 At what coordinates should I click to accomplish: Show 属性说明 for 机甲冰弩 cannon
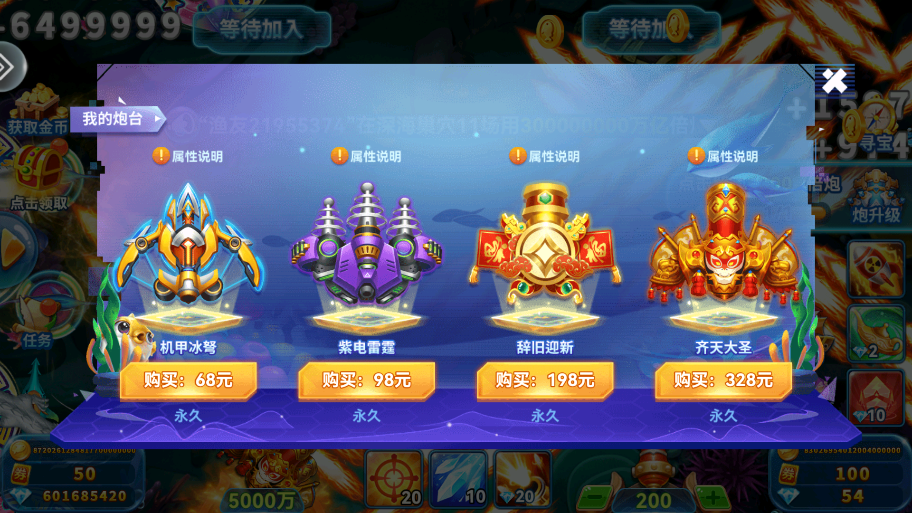(x=188, y=156)
